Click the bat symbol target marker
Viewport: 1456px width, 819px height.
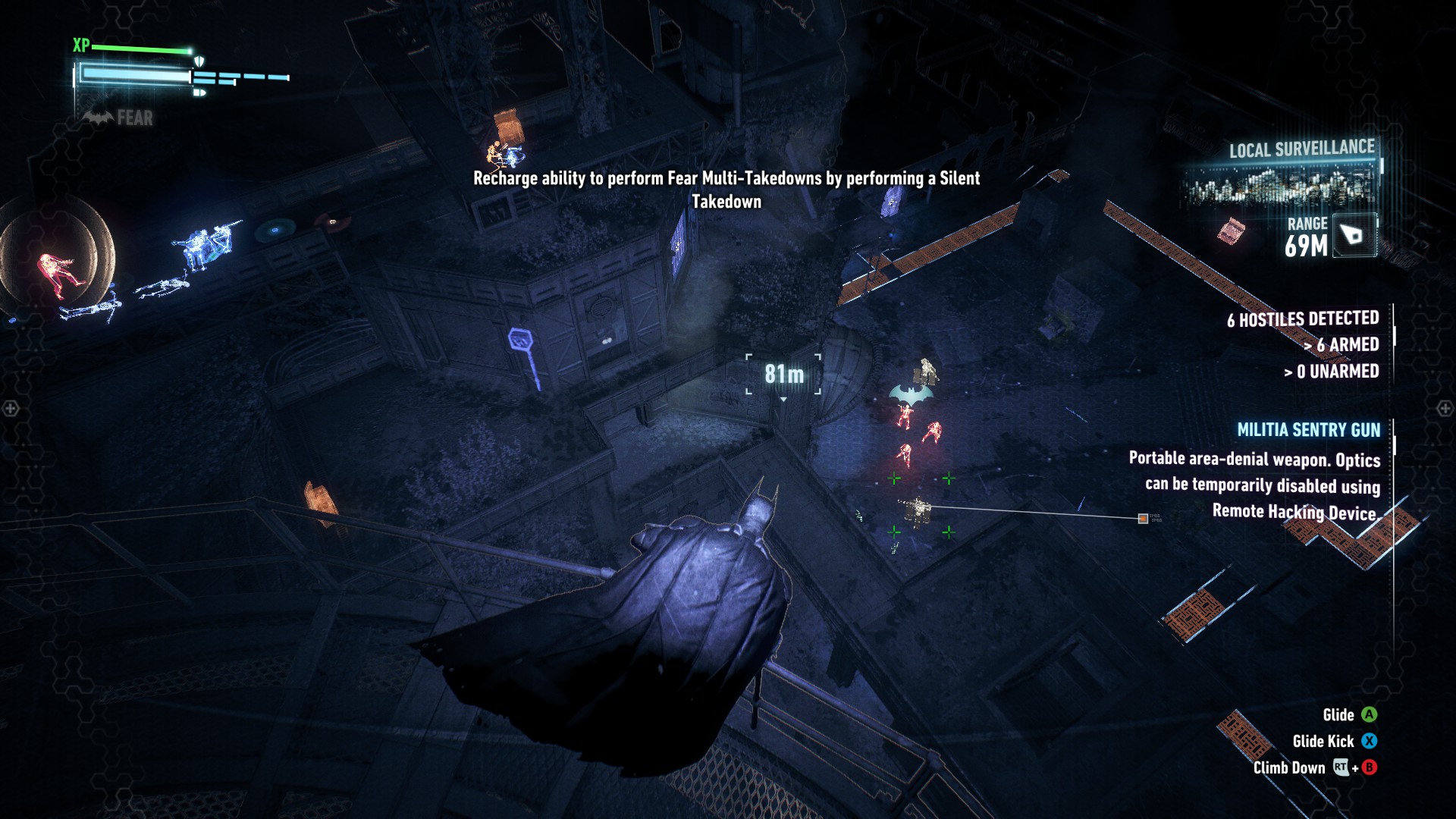[910, 395]
